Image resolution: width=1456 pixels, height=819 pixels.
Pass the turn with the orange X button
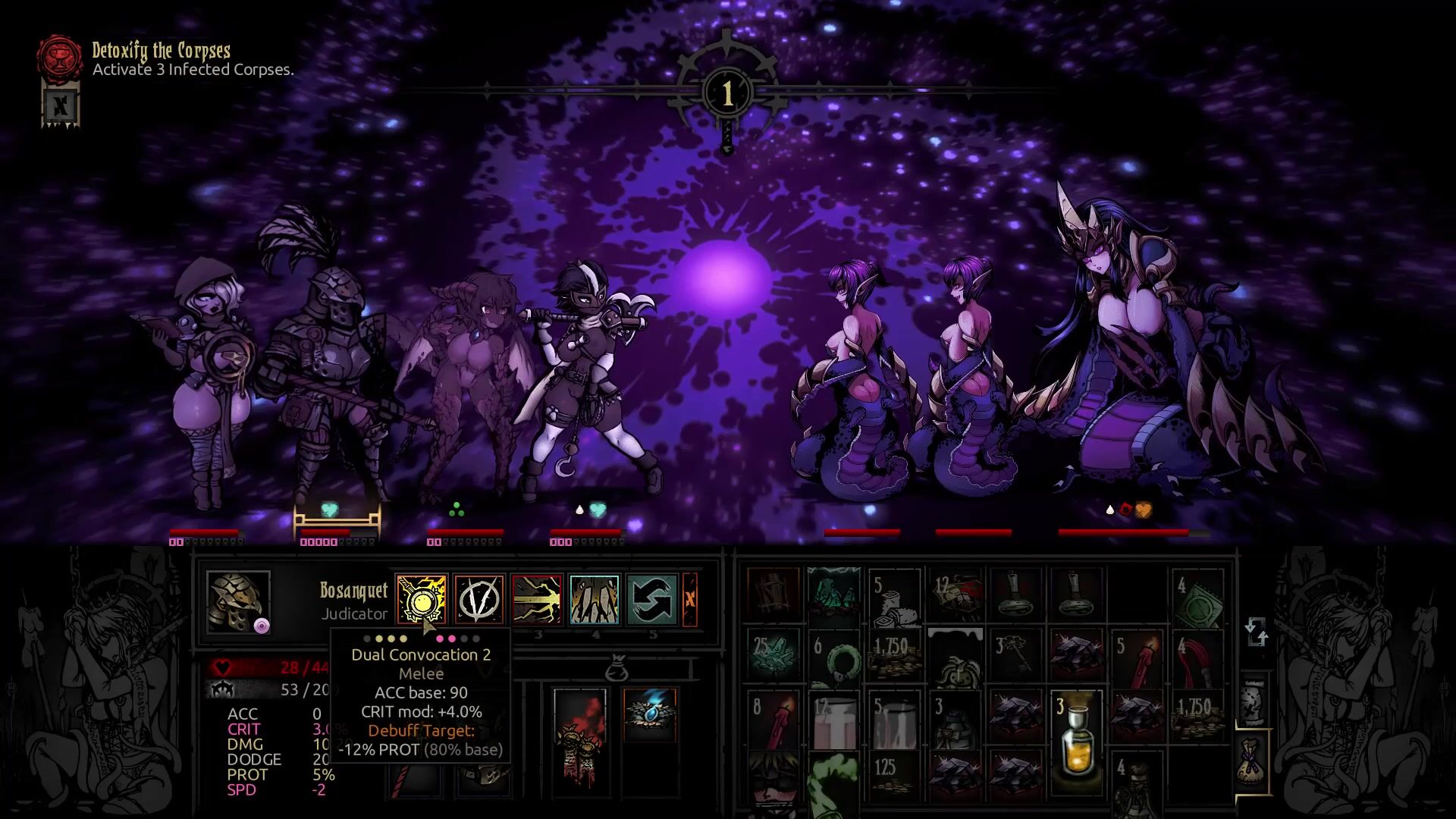click(x=690, y=599)
